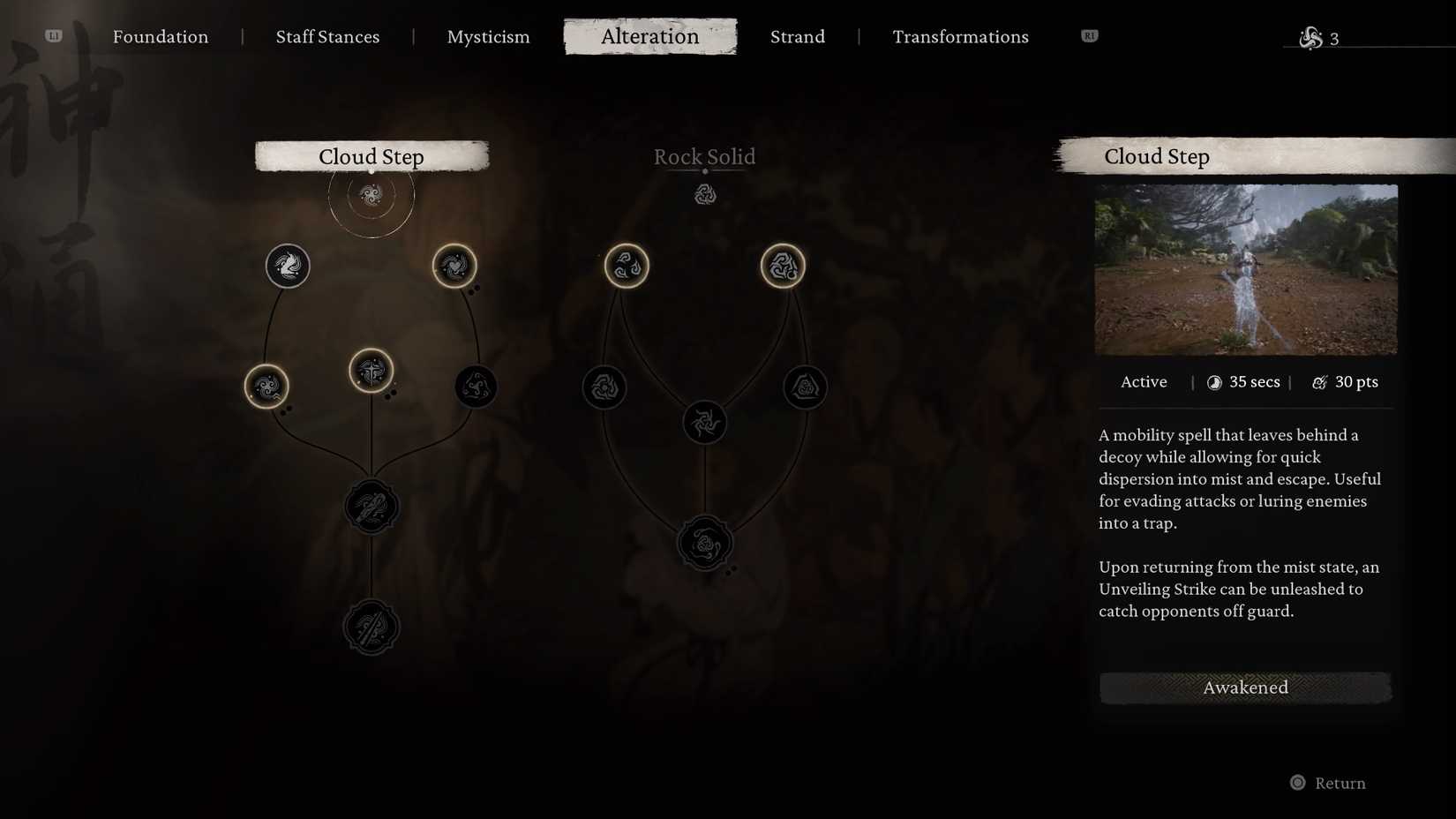Select the central node of the Rock Solid tree

[705, 422]
